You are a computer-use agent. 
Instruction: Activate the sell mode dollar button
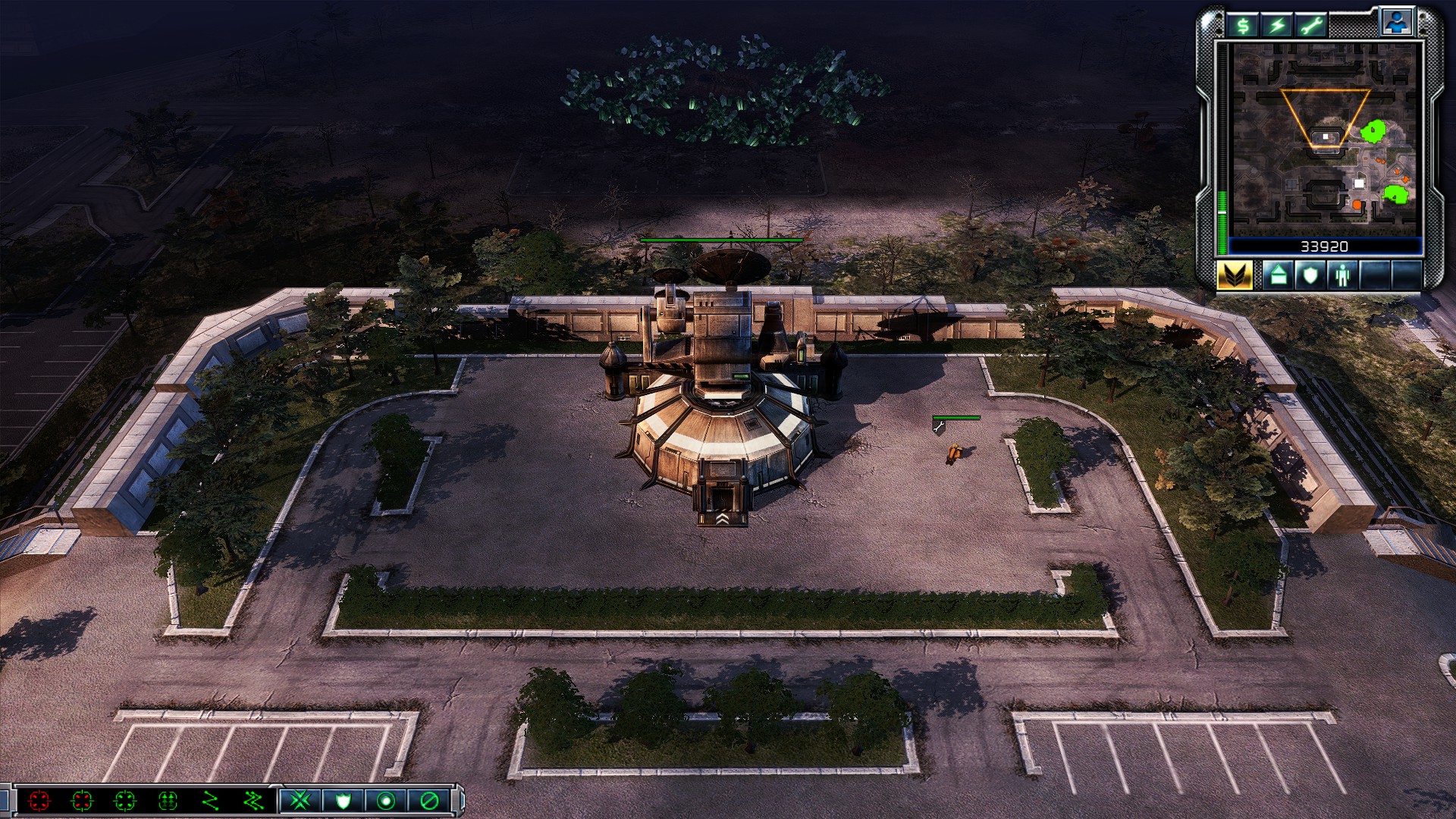pyautogui.click(x=1243, y=27)
